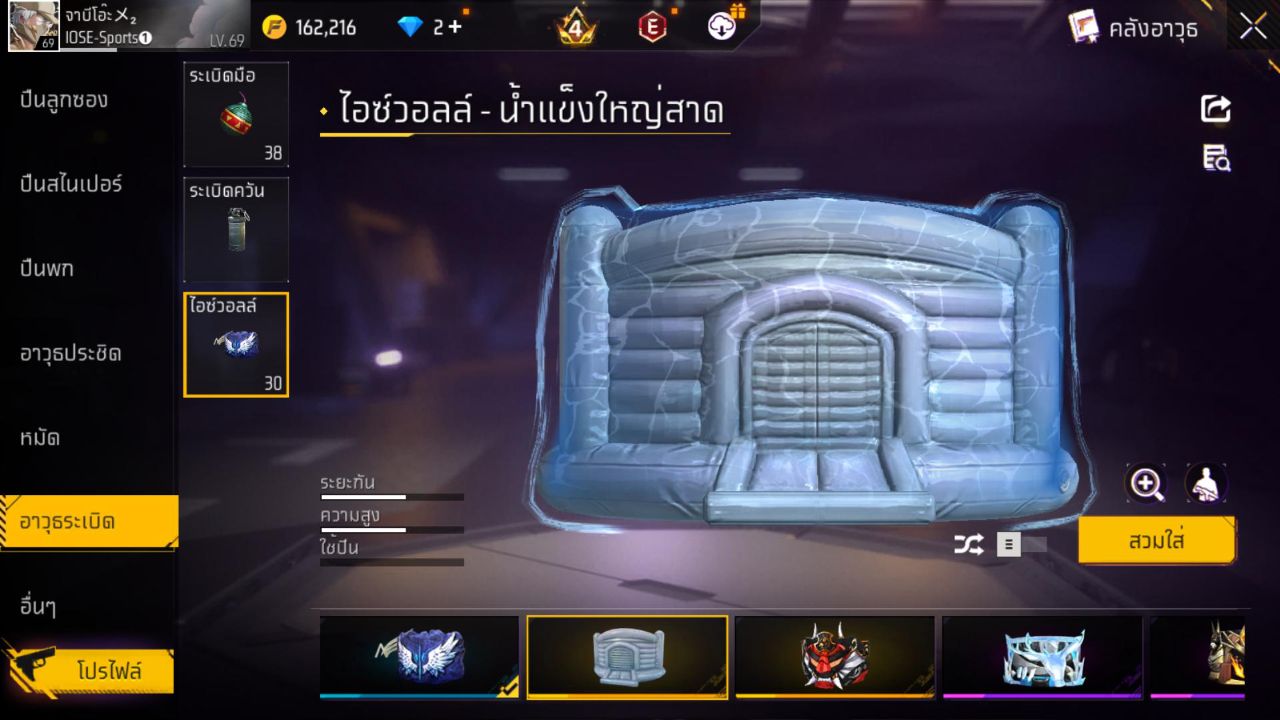
Task: Open character model preview icon
Action: tap(1207, 484)
